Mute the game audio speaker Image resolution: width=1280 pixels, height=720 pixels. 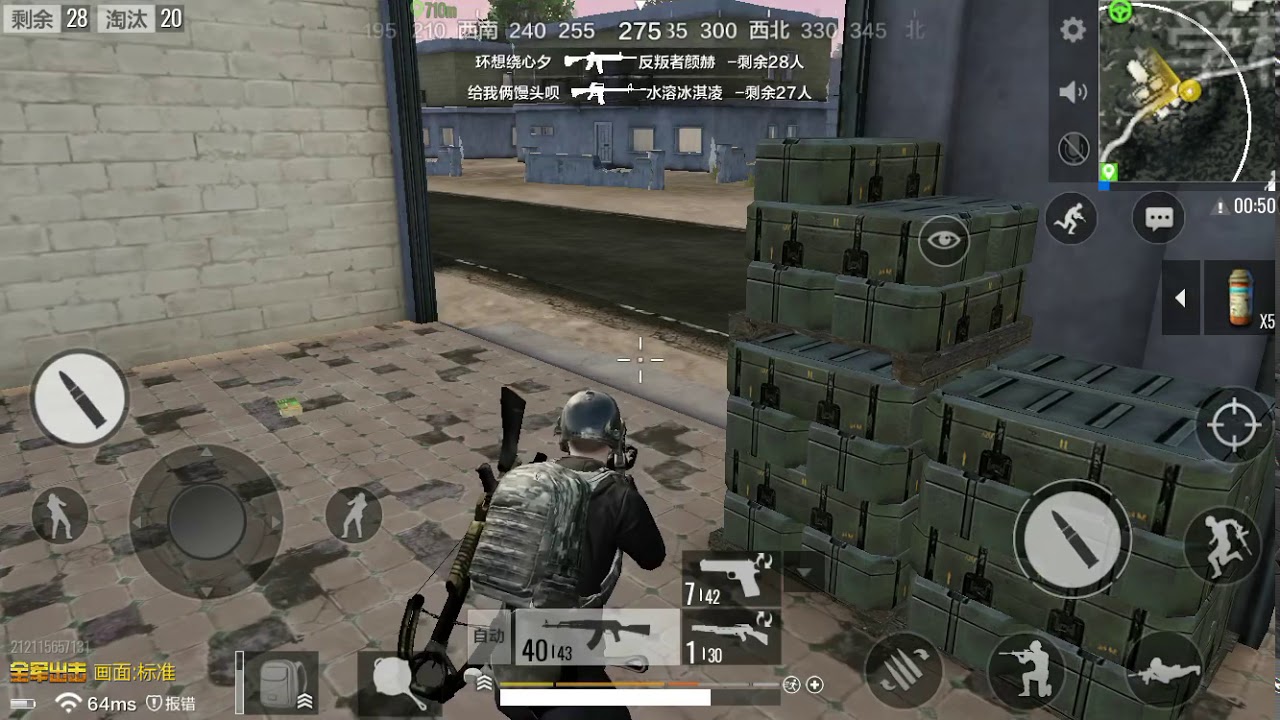pyautogui.click(x=1072, y=92)
